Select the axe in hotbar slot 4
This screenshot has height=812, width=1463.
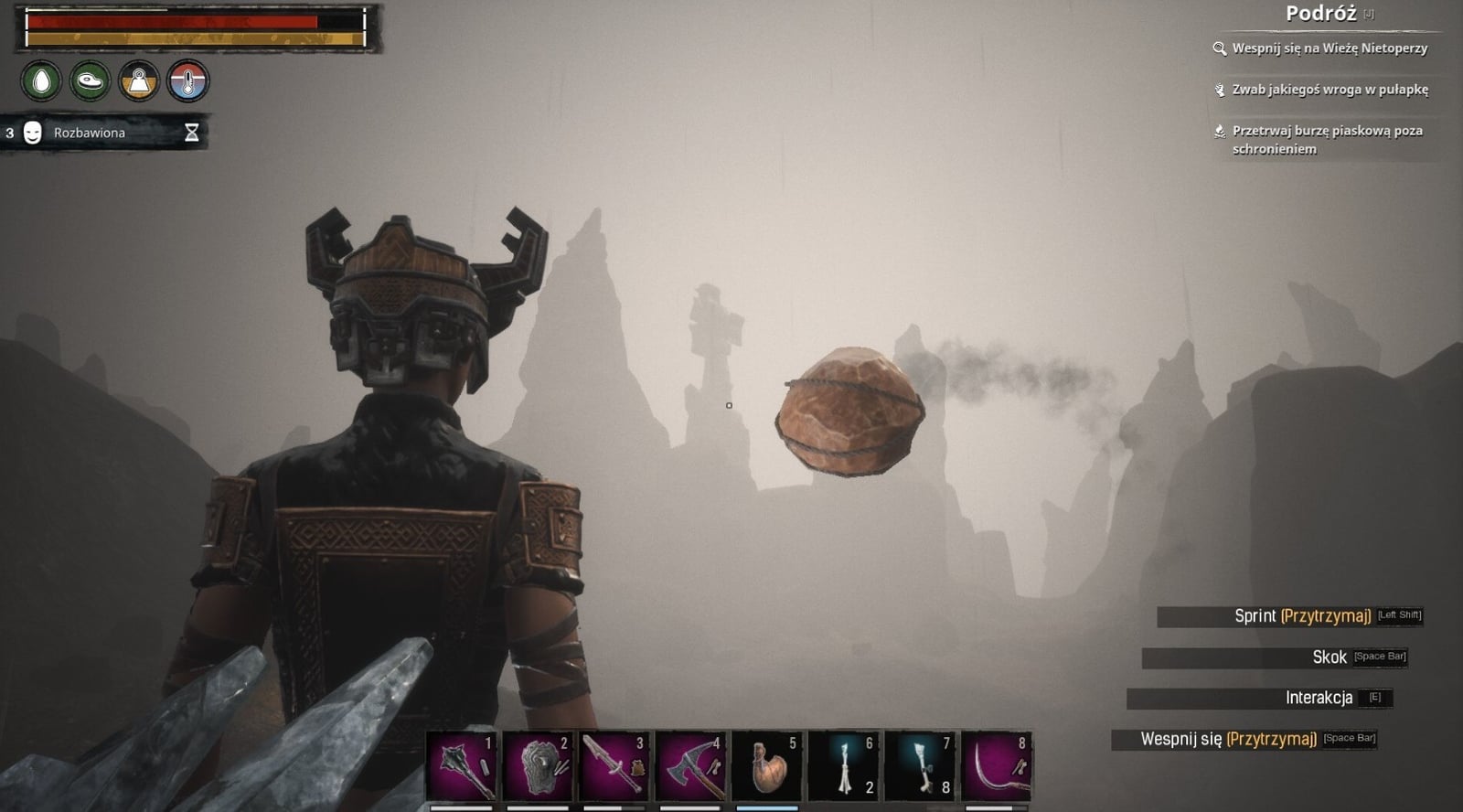point(691,766)
